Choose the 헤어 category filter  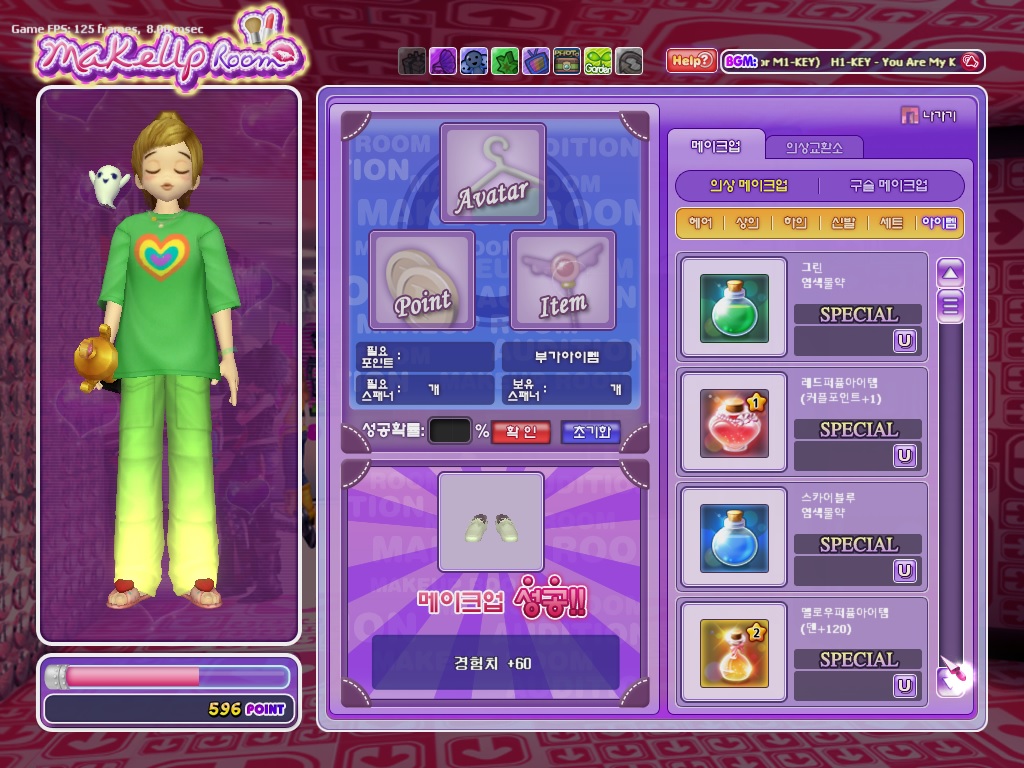tap(701, 223)
